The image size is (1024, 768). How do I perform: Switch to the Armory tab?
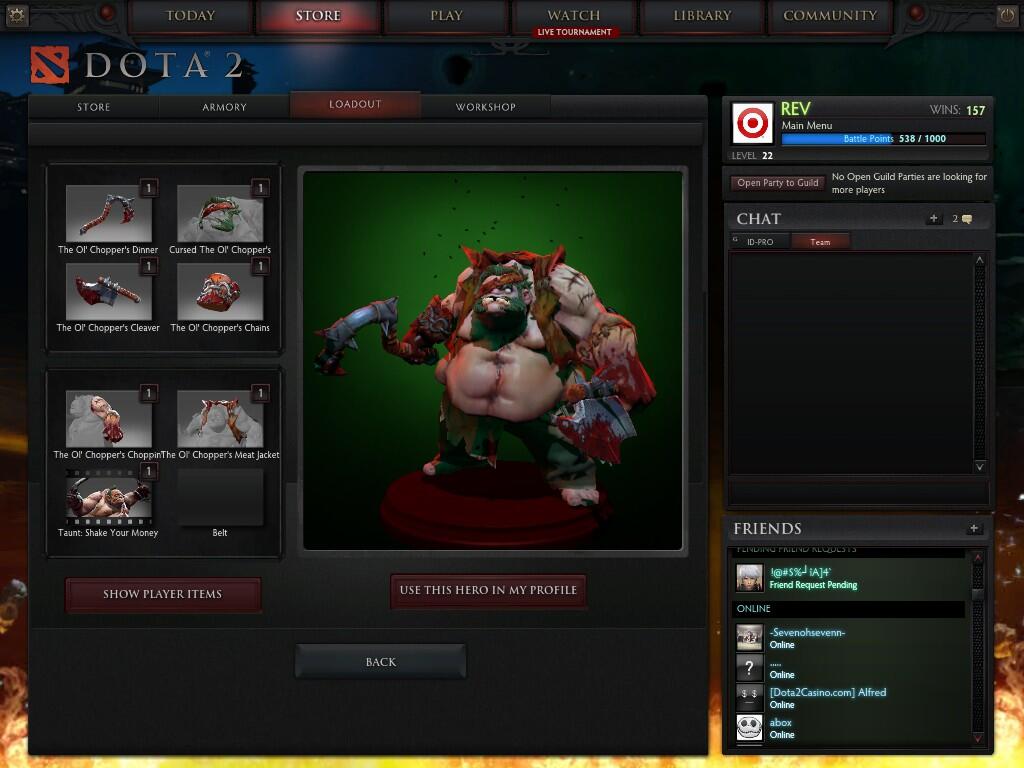point(224,107)
